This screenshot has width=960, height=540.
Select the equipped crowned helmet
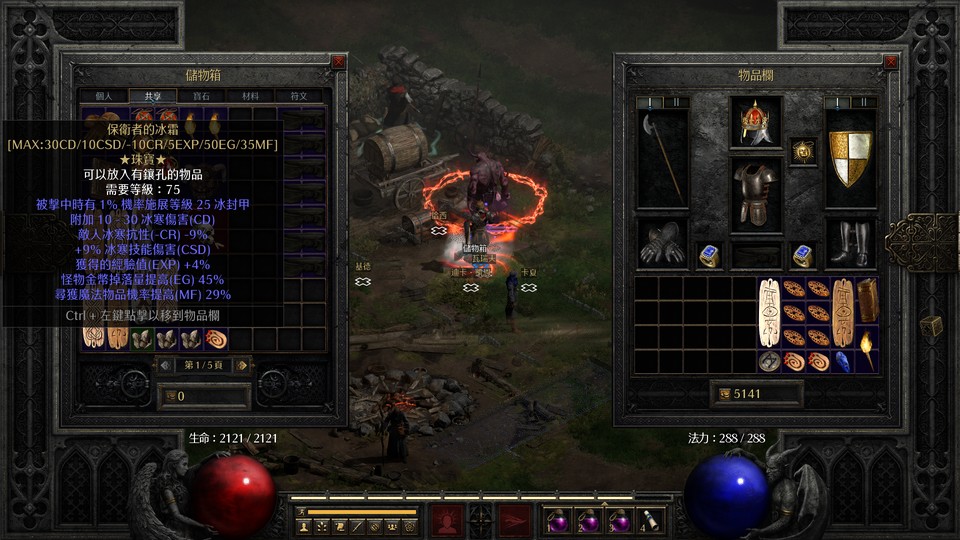(x=755, y=122)
